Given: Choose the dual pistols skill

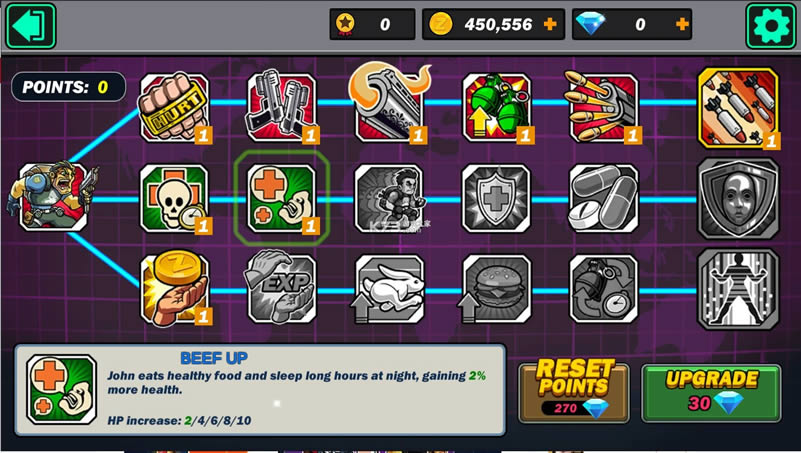Looking at the screenshot, I should point(281,107).
